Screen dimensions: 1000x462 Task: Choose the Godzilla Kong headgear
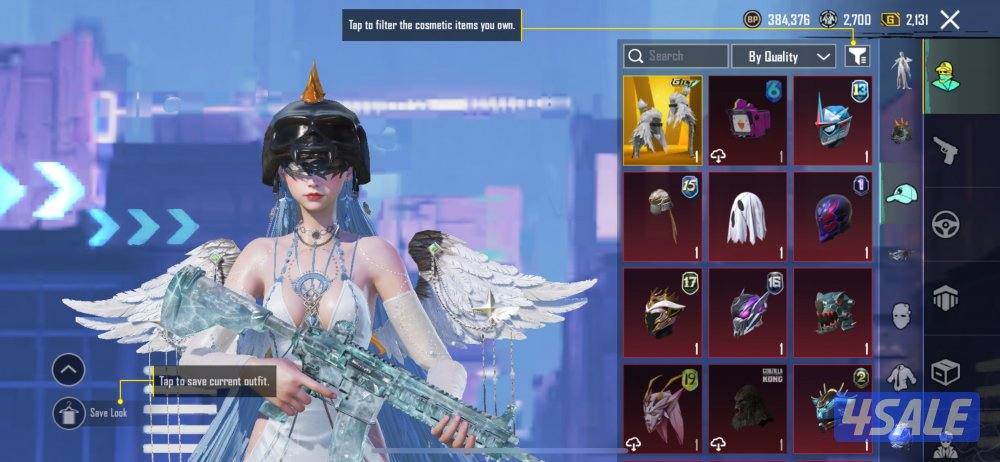tap(747, 405)
